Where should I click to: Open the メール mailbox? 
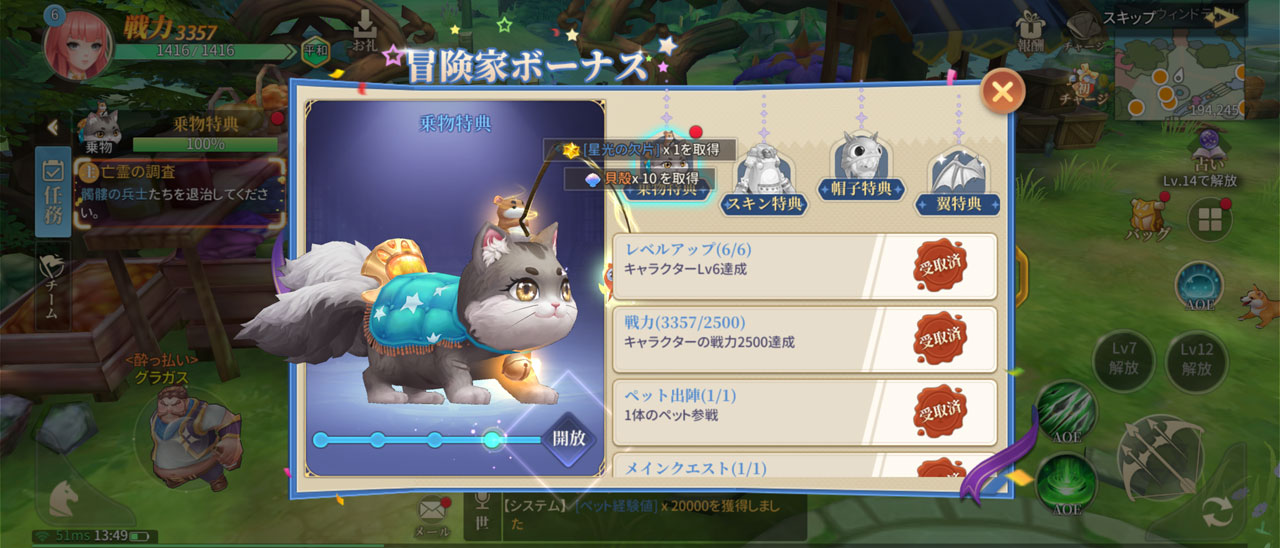point(431,515)
